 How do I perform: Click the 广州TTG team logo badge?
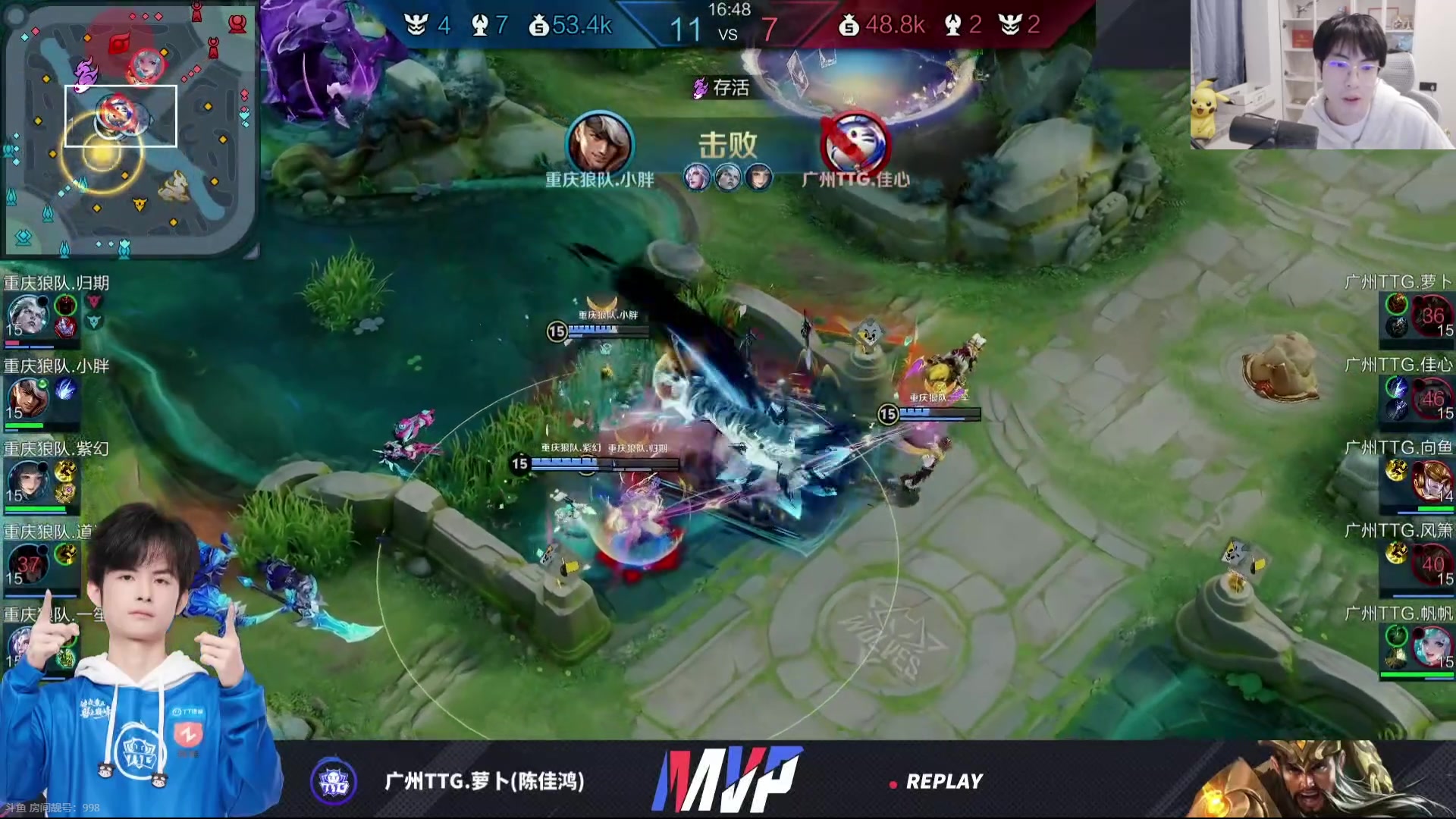(x=334, y=780)
